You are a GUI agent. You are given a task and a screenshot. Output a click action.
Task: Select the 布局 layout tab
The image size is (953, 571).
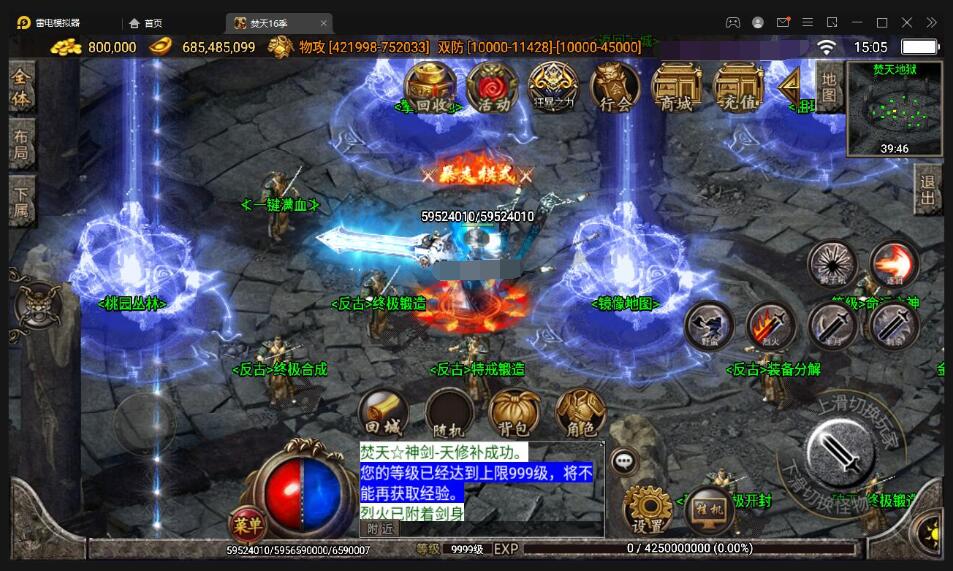[x=21, y=144]
